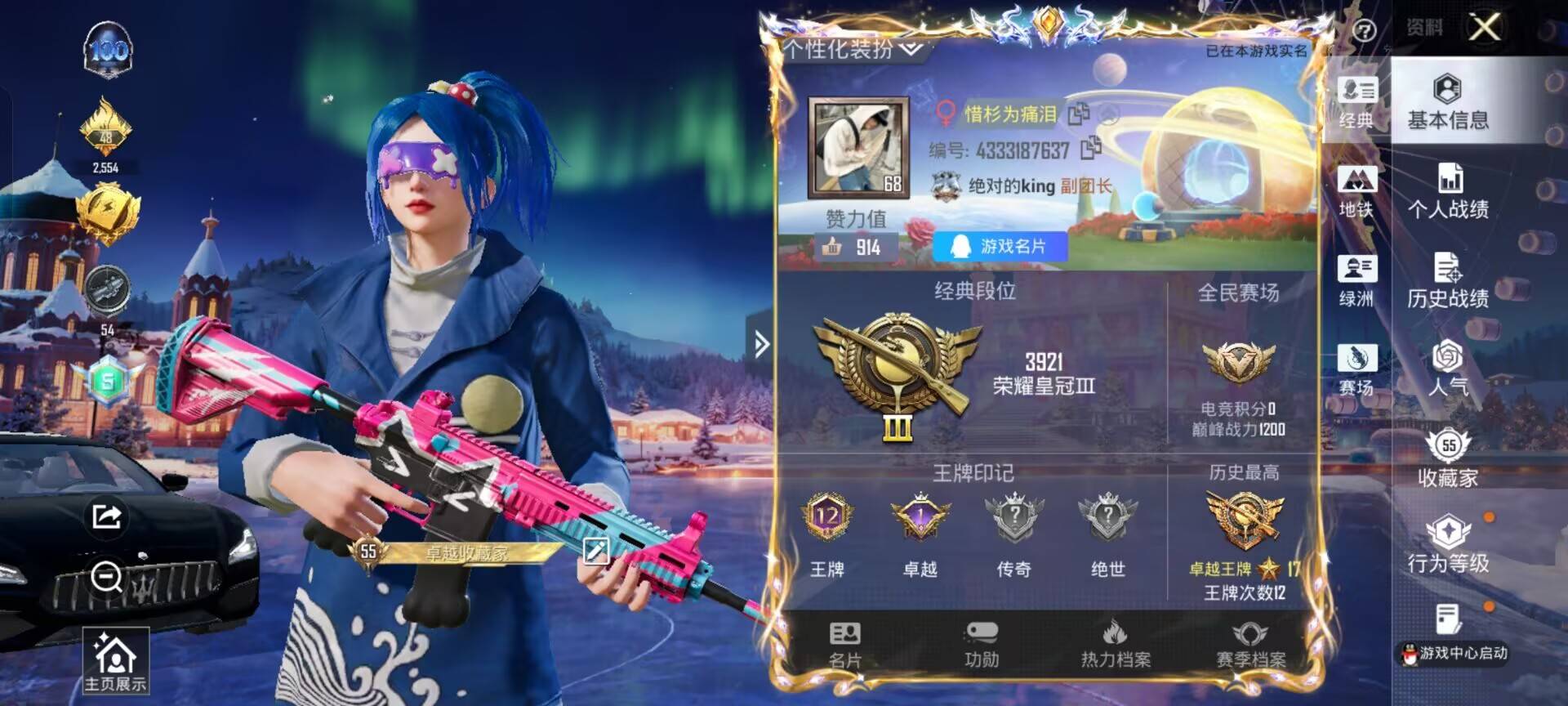Switch to the 地铁 metro tab
This screenshot has height=706, width=1568.
[1356, 191]
